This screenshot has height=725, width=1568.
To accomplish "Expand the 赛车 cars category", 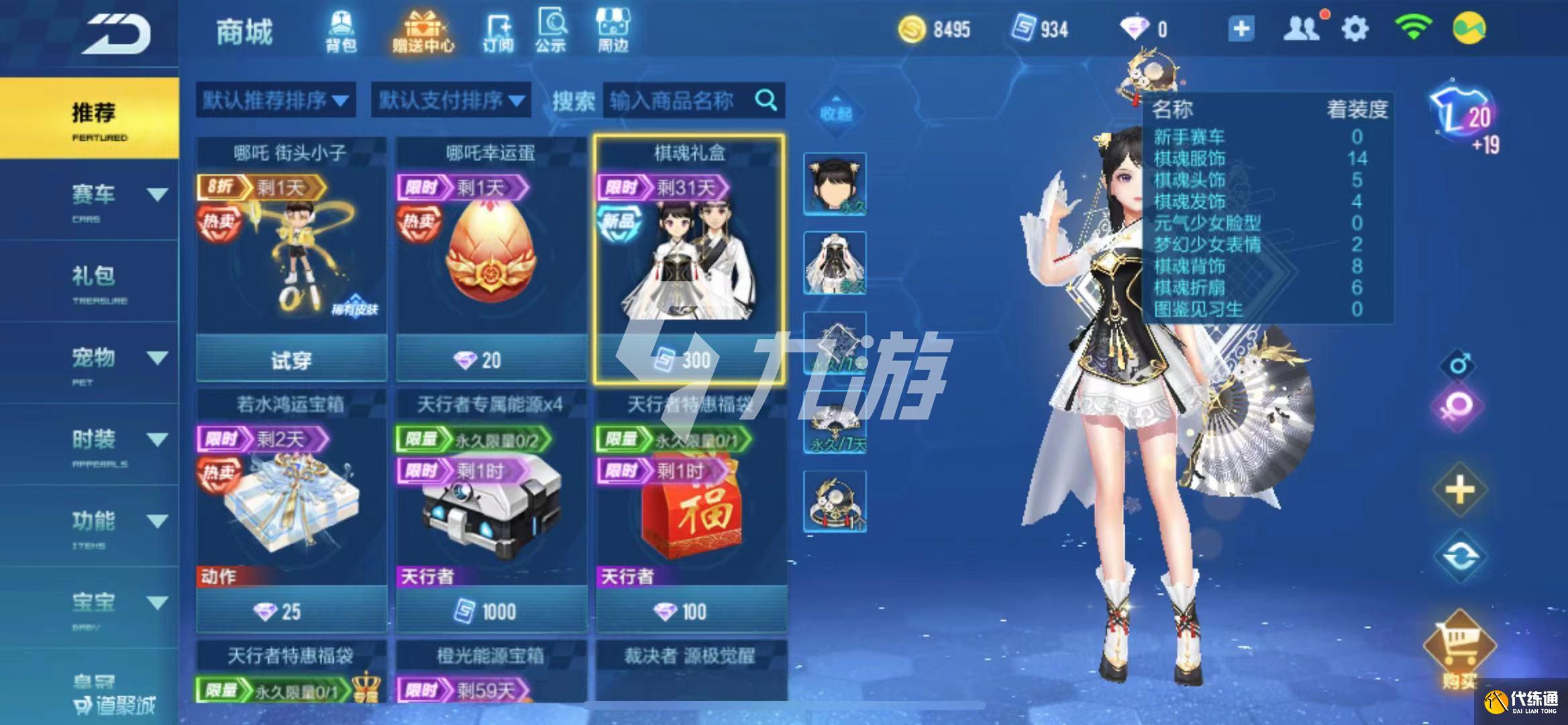I will coord(156,195).
